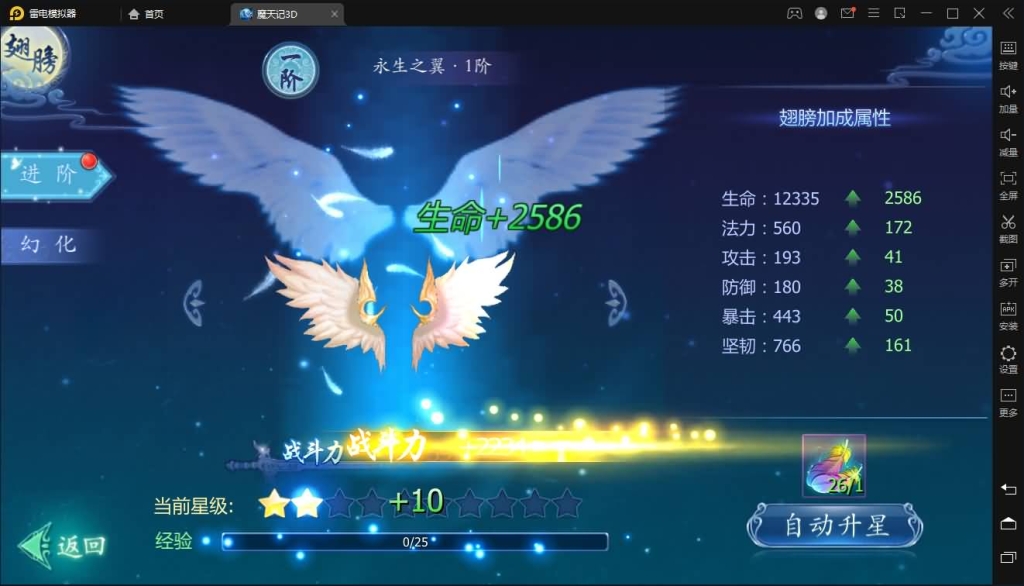Click the 安装 APK install button

pyautogui.click(x=1008, y=314)
